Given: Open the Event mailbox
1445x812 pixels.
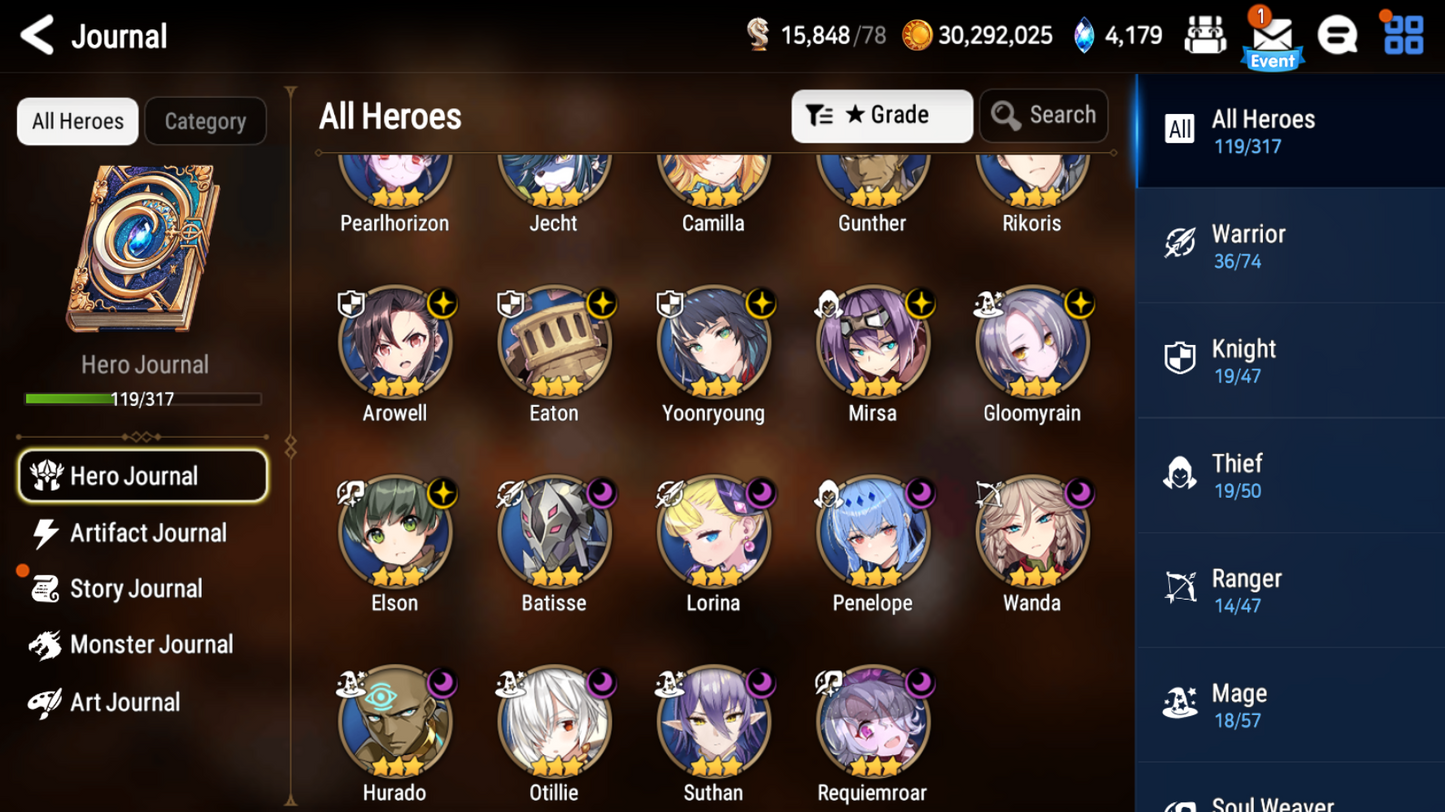Looking at the screenshot, I should (x=1272, y=38).
